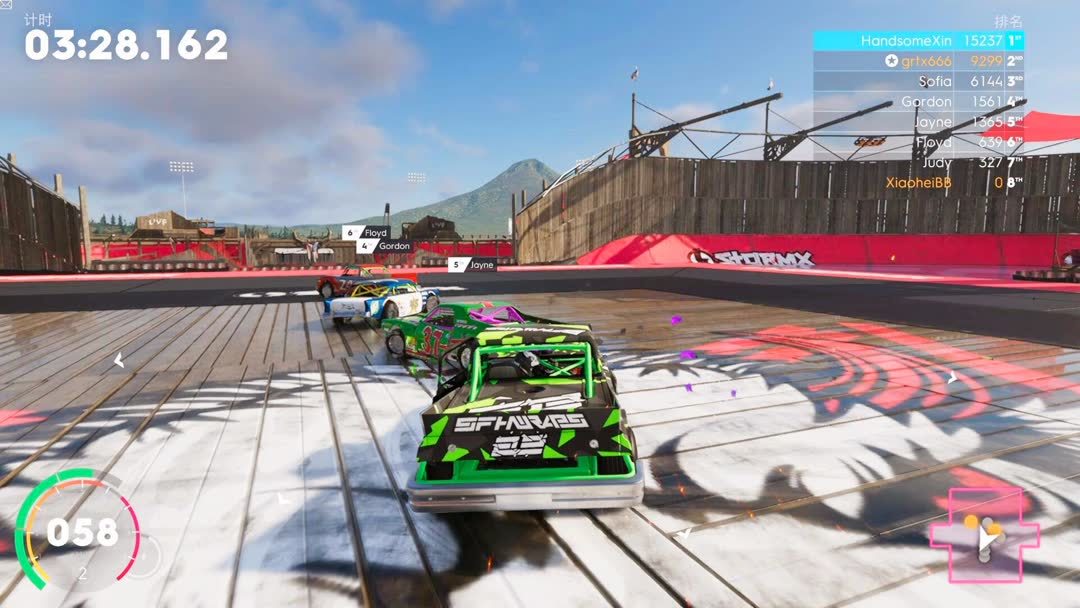Select HandsomeXin's row in the leaderboard
This screenshot has width=1080, height=608.
coord(918,41)
